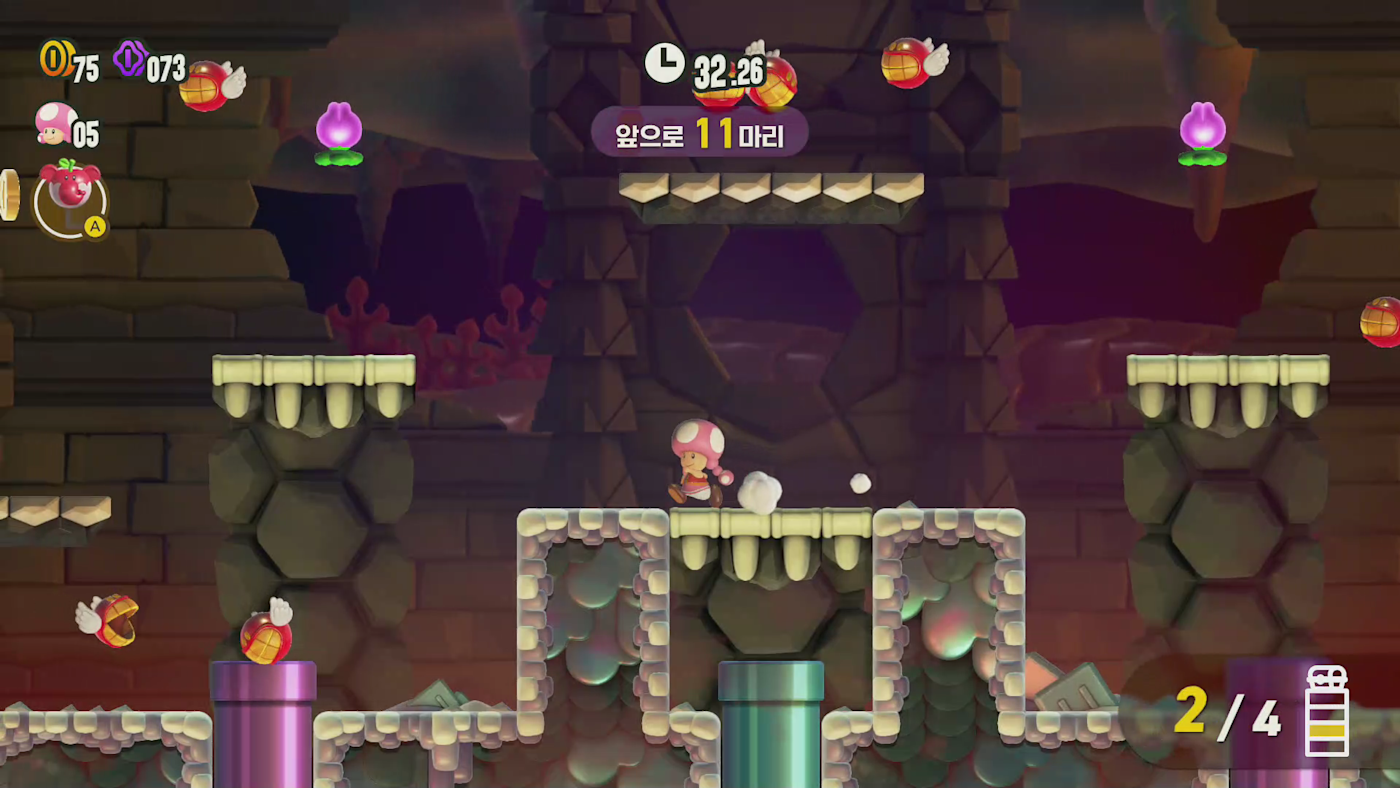Viewport: 1400px width, 788px height.
Task: Click the segmented gauge icon beside 2/4
Action: [x=1327, y=711]
